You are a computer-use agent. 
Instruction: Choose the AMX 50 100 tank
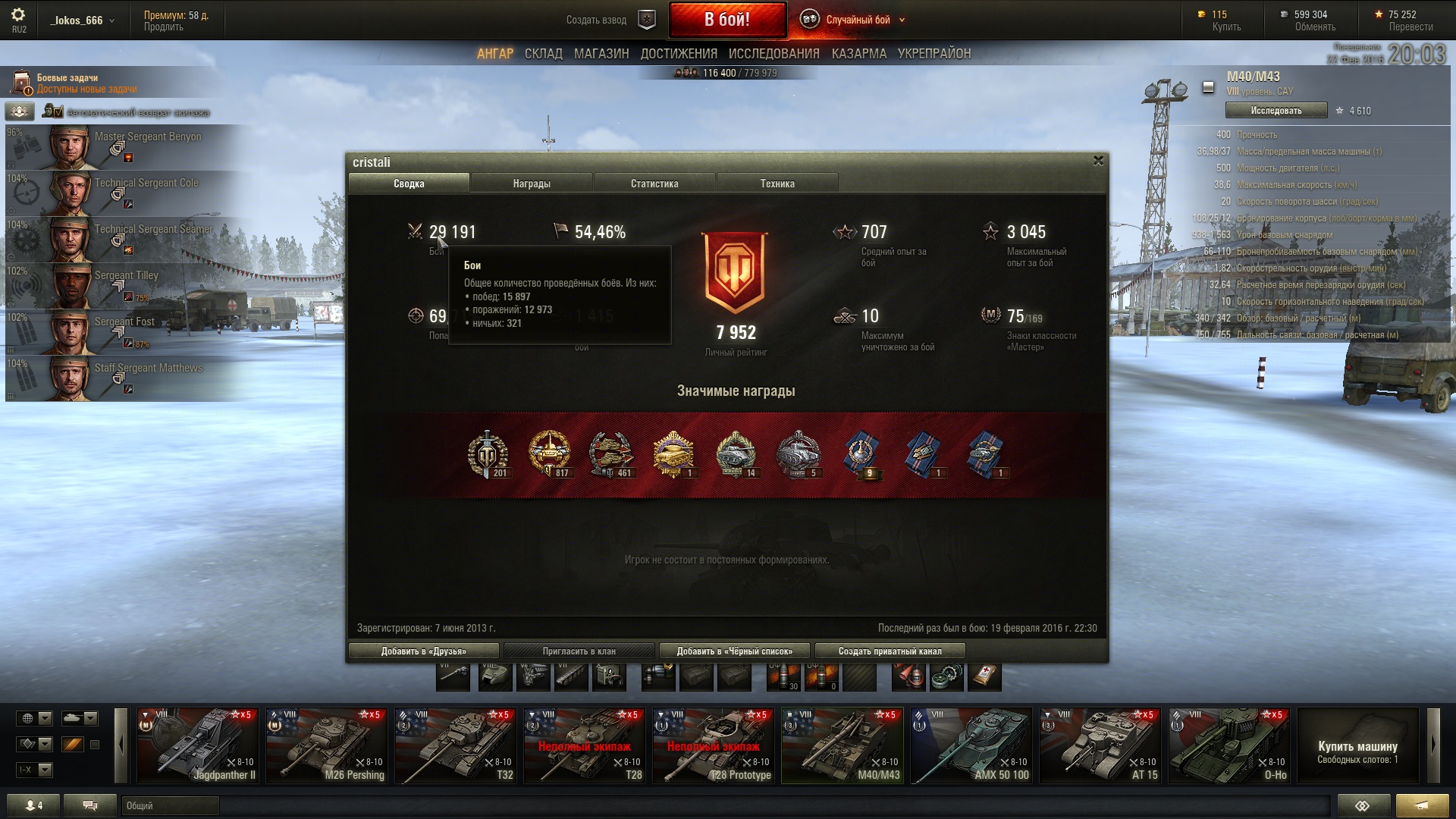pos(971,745)
